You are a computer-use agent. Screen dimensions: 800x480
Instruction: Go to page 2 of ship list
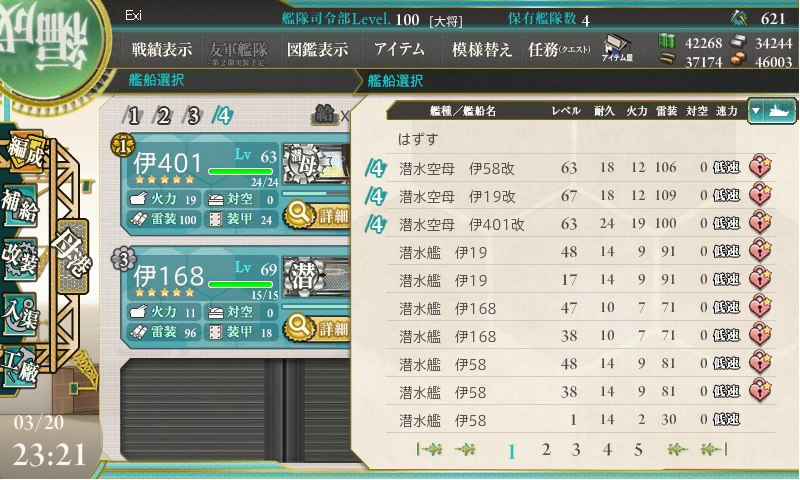[546, 450]
